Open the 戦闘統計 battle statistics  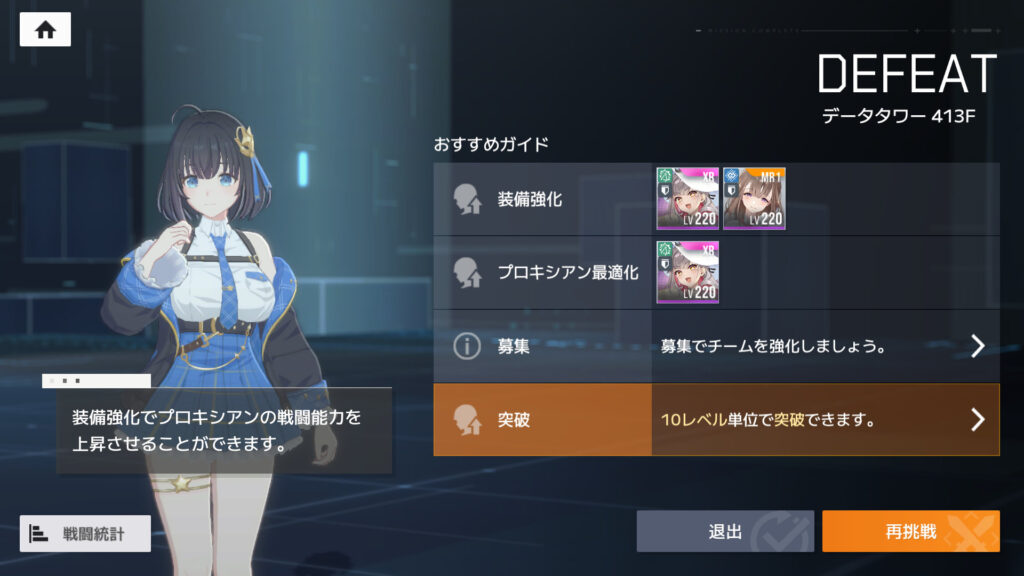[x=85, y=534]
